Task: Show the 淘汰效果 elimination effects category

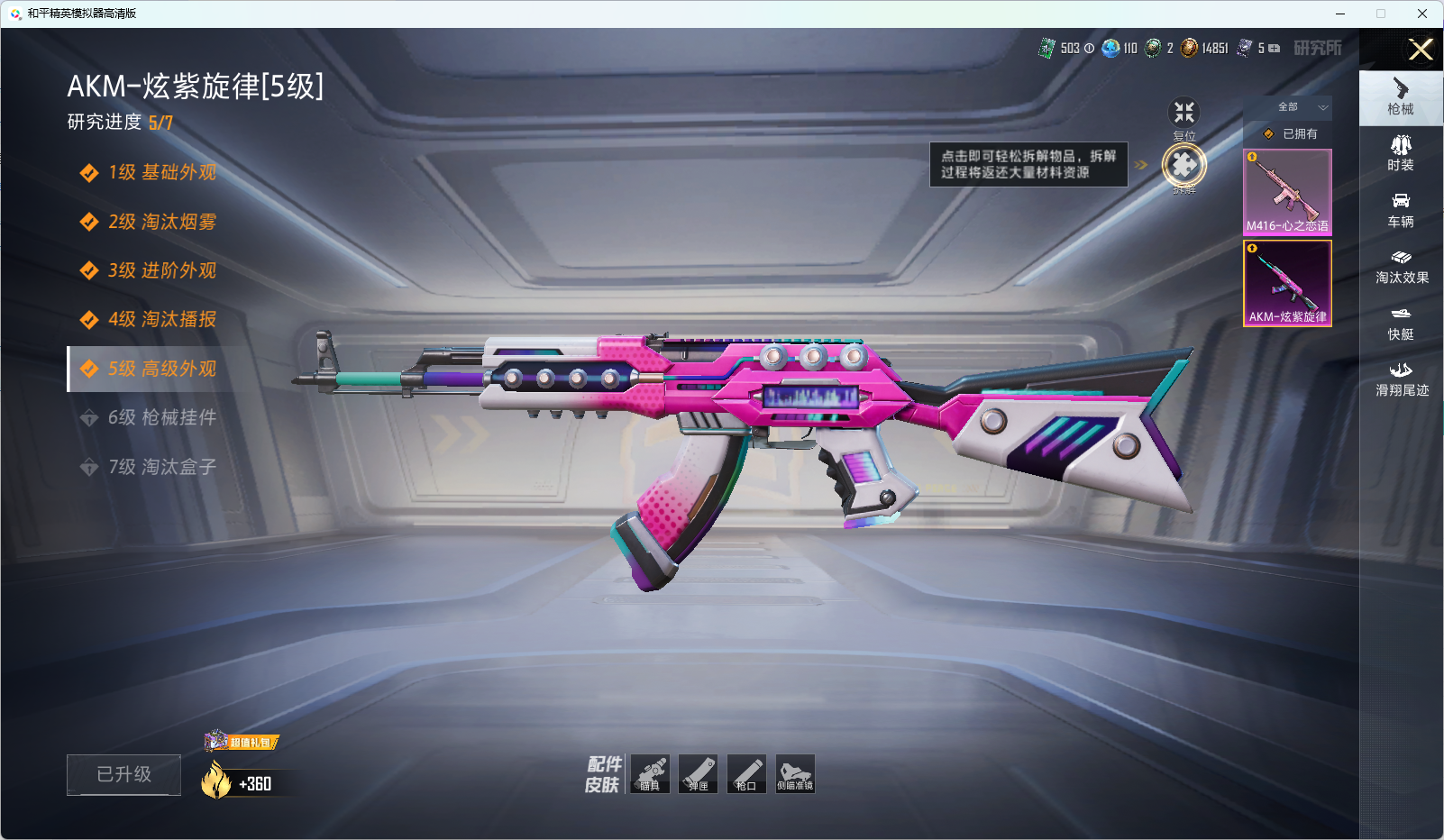Action: click(1401, 266)
